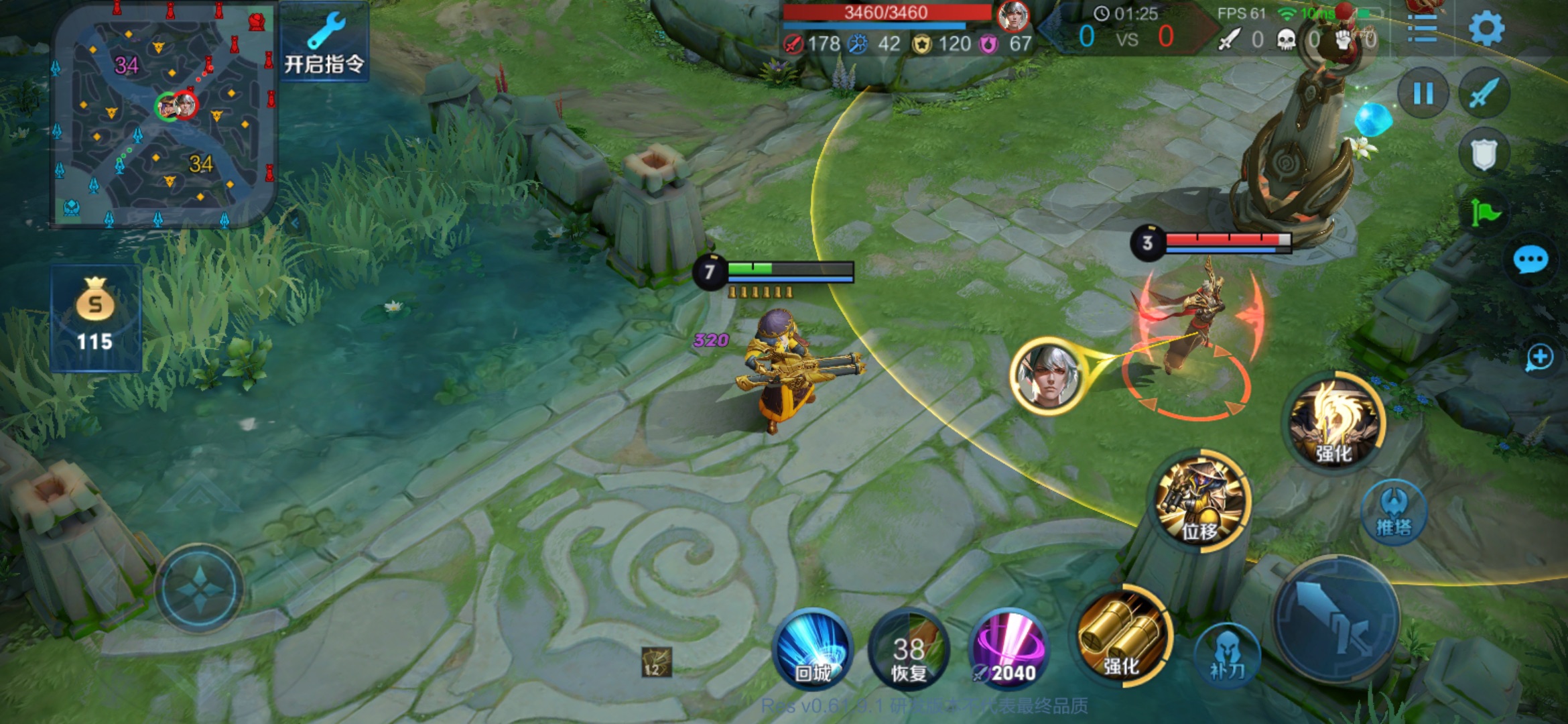The height and width of the screenshot is (724, 1568).
Task: Open the minimap
Action: point(163,115)
